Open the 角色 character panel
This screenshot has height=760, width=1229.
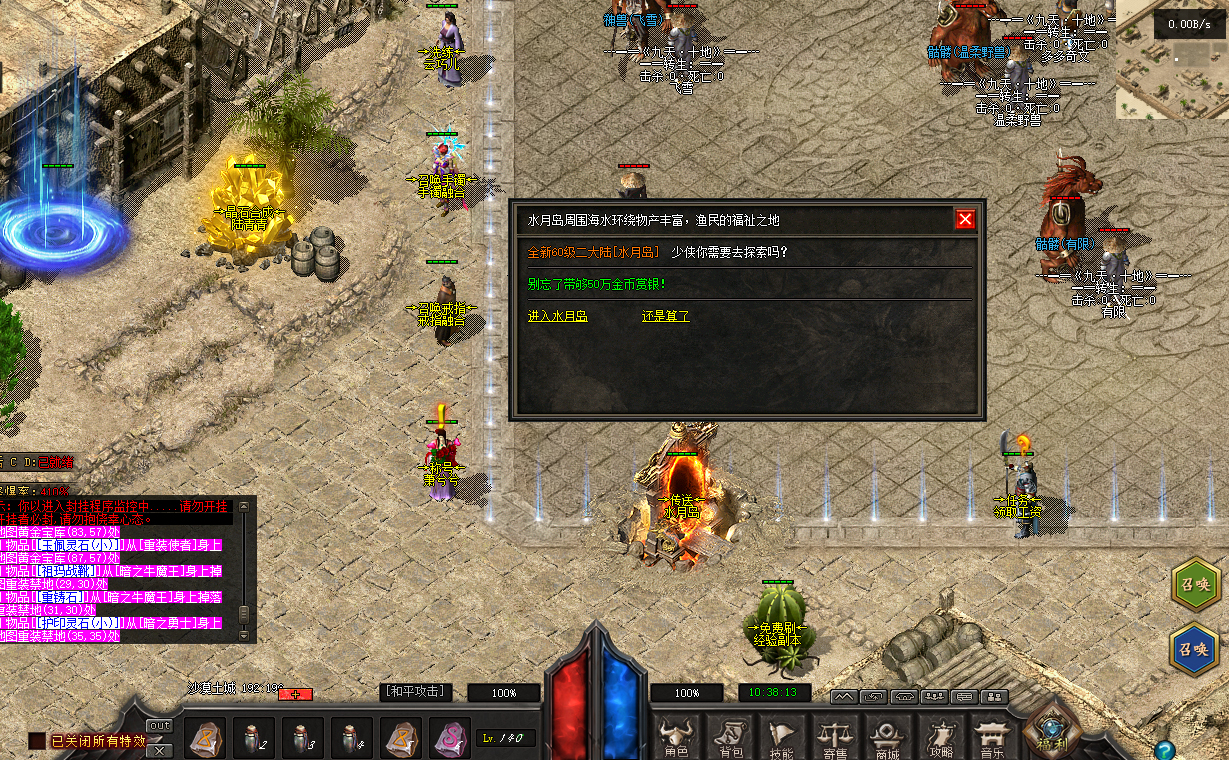point(677,739)
